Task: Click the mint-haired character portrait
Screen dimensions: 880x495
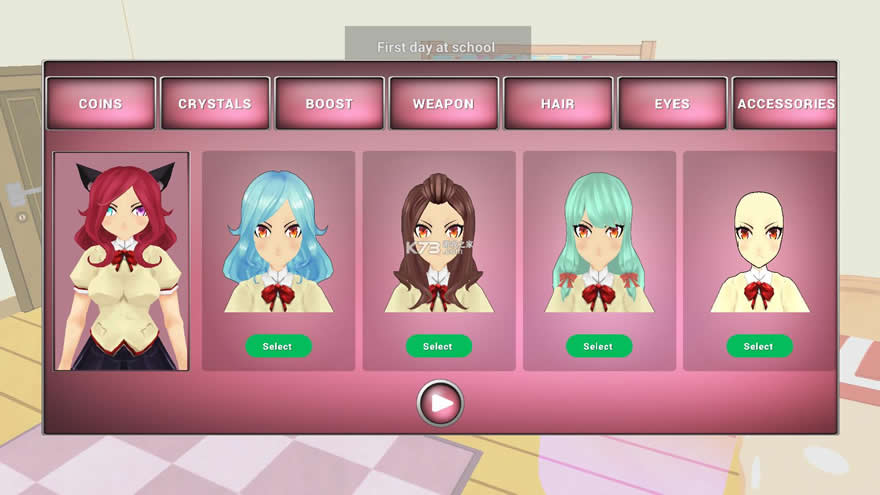Action: [x=598, y=242]
